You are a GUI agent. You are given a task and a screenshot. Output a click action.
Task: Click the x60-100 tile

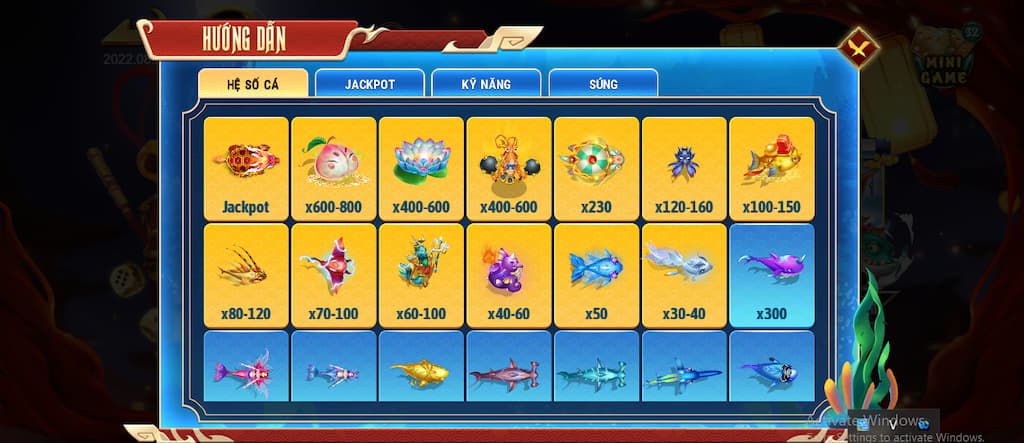point(421,274)
